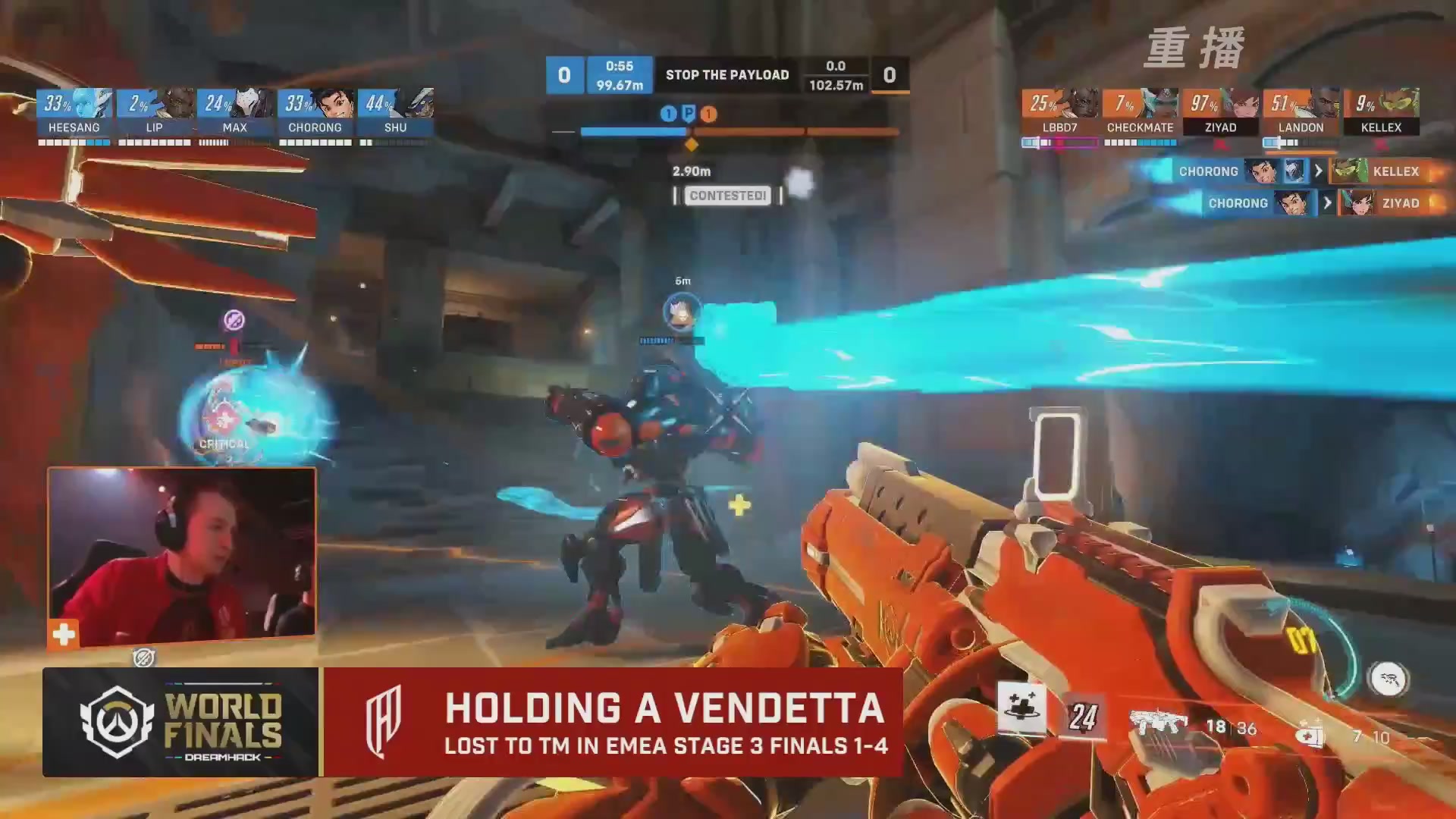
Task: Choose MAX's hero portrait panel
Action: click(x=235, y=112)
